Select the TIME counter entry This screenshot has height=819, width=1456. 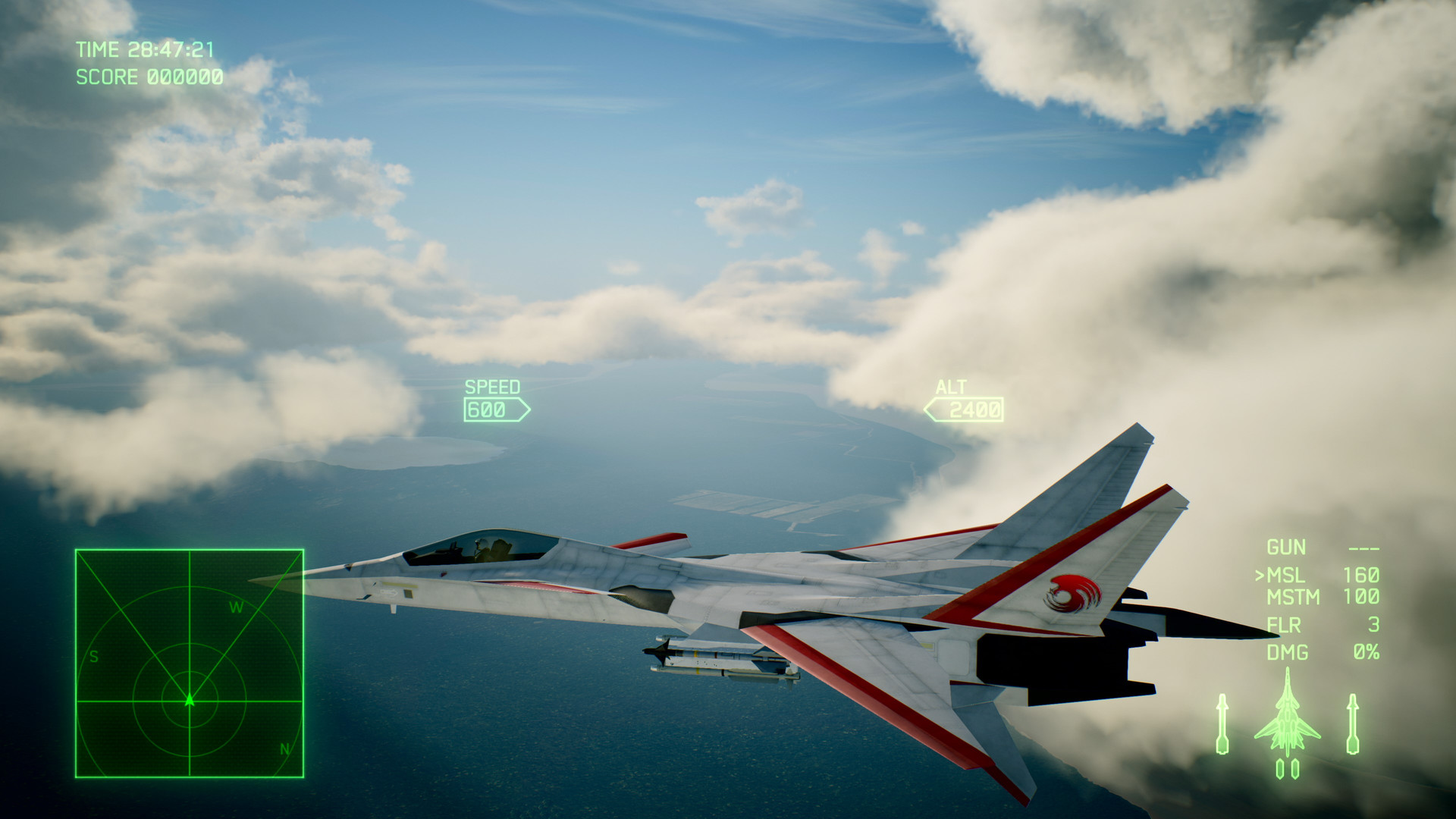tap(146, 50)
